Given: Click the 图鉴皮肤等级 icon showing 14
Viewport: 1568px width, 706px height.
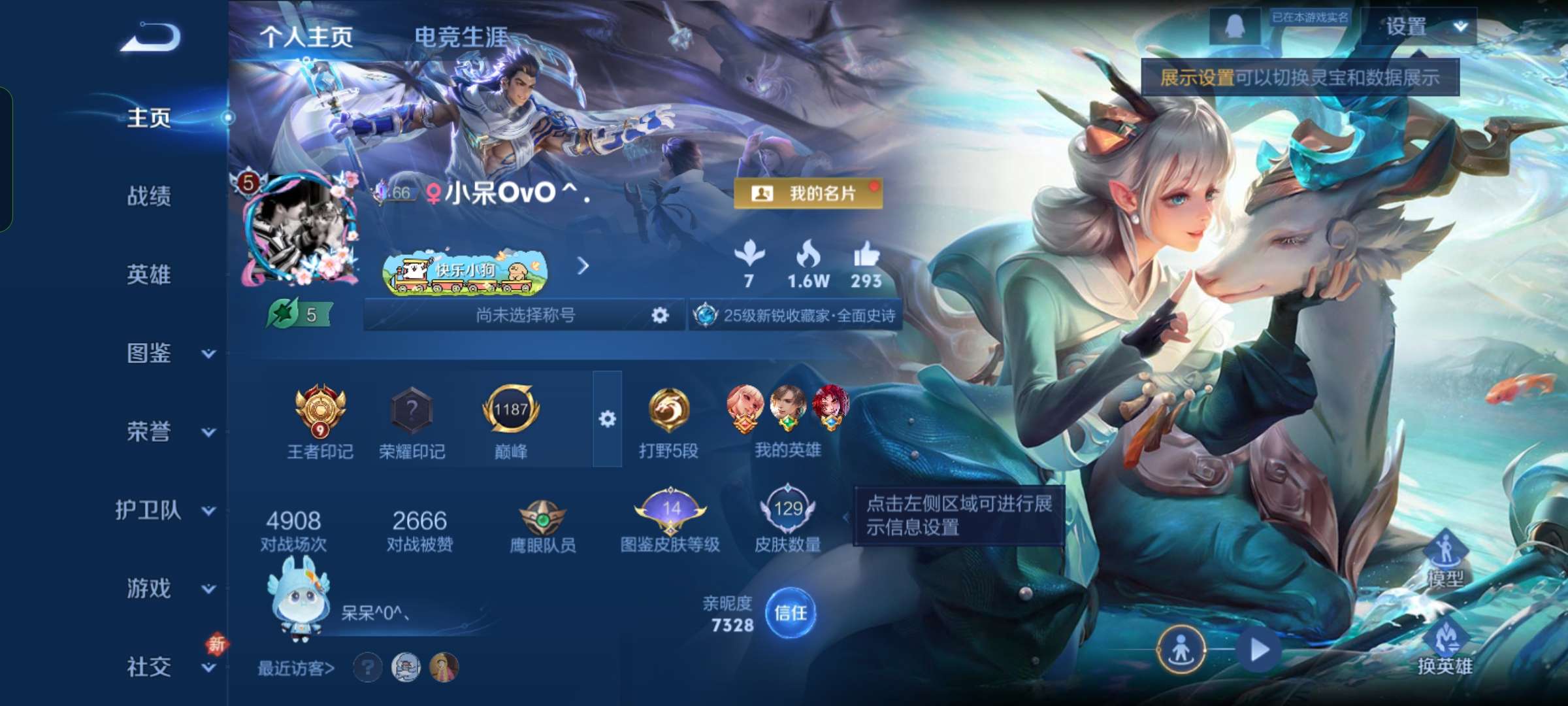Looking at the screenshot, I should click(671, 510).
